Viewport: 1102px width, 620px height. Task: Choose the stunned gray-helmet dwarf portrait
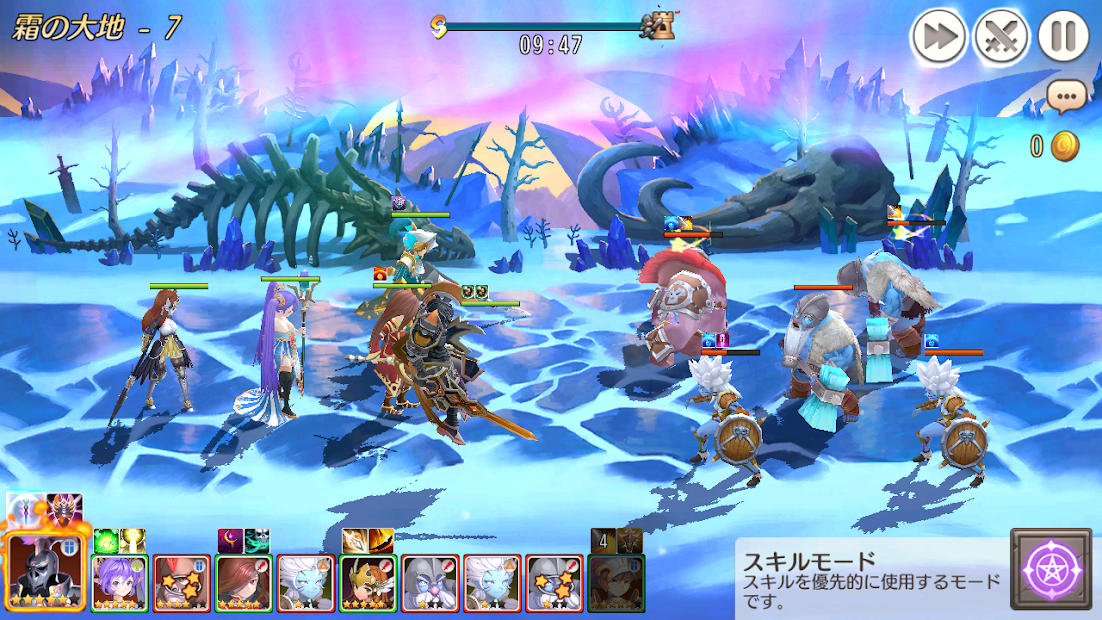[554, 583]
